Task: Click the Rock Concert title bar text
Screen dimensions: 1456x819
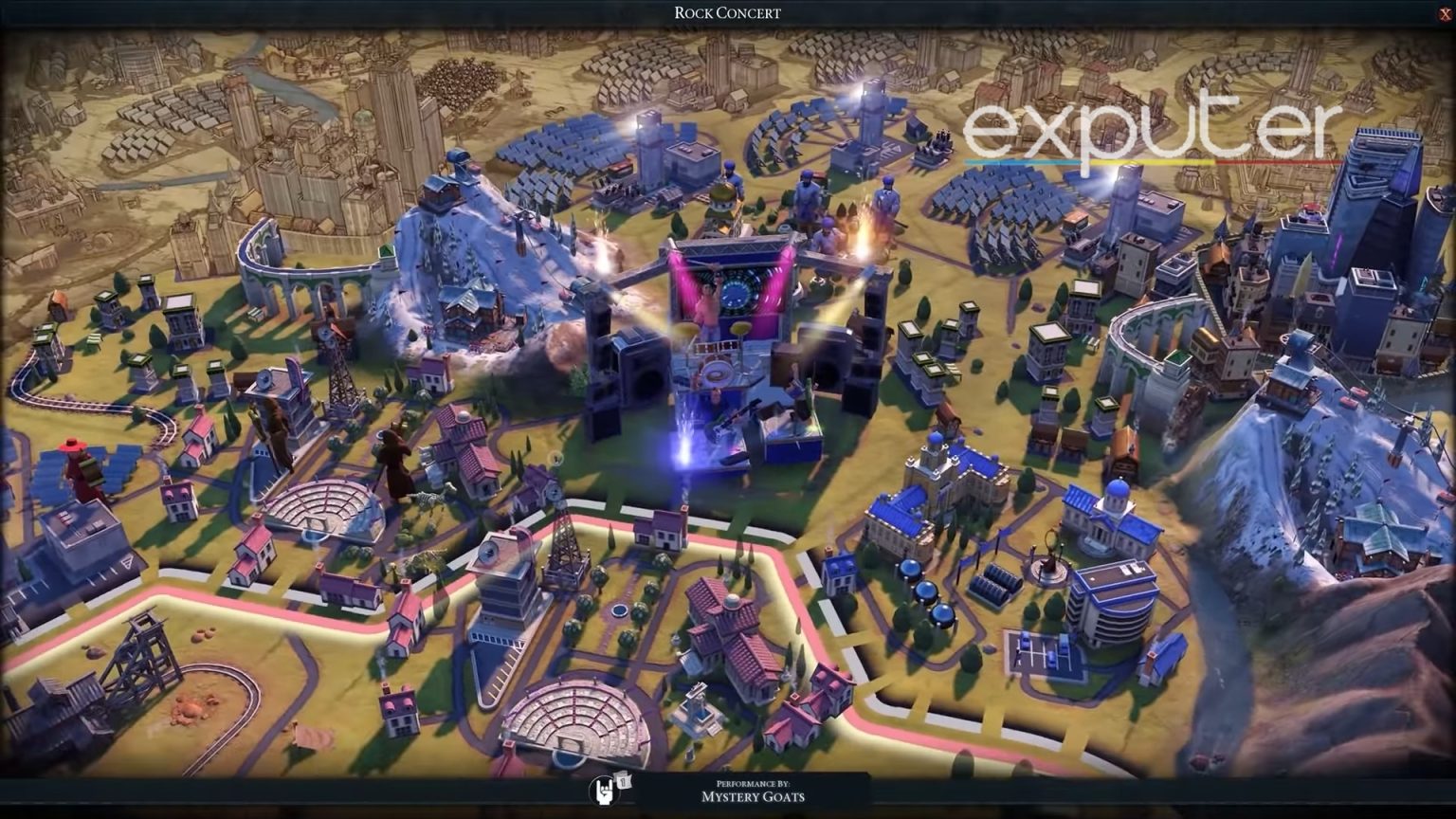Action: click(726, 12)
